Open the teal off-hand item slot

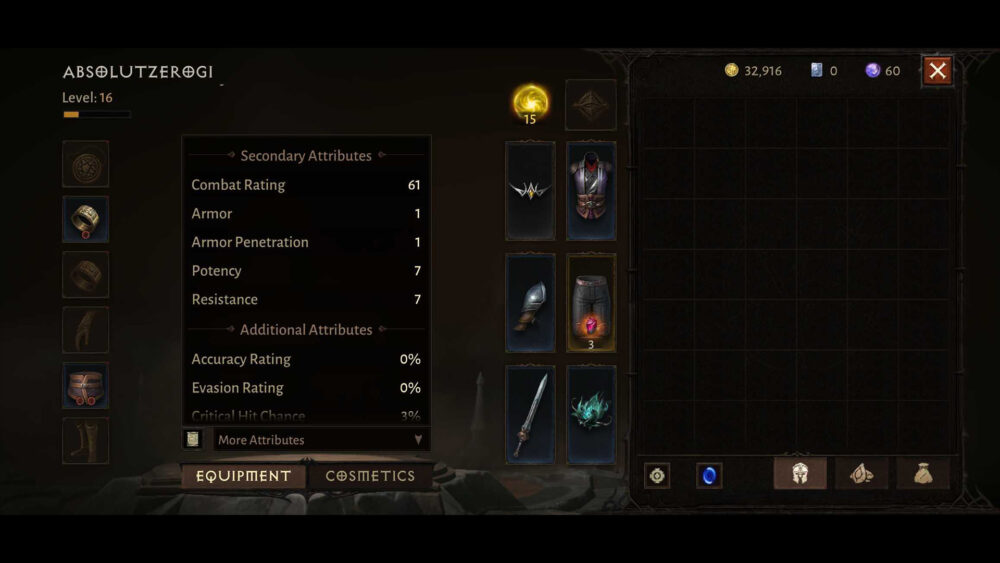click(x=591, y=414)
